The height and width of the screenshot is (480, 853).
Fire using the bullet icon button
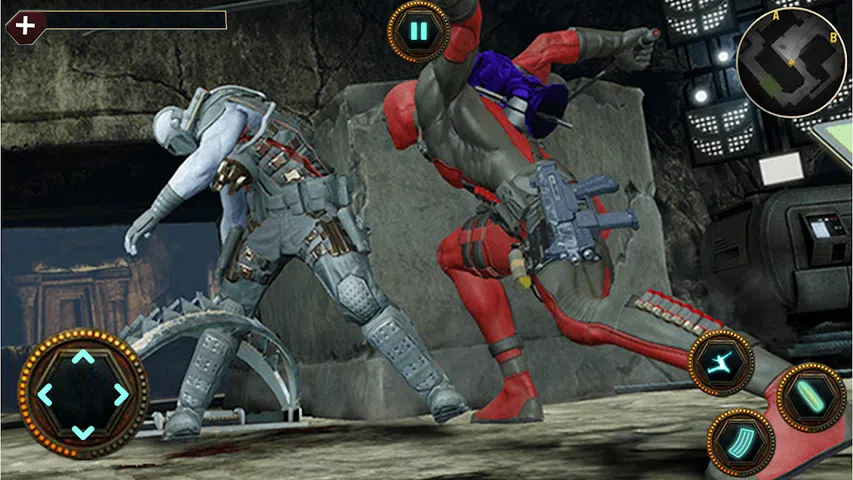pos(809,396)
